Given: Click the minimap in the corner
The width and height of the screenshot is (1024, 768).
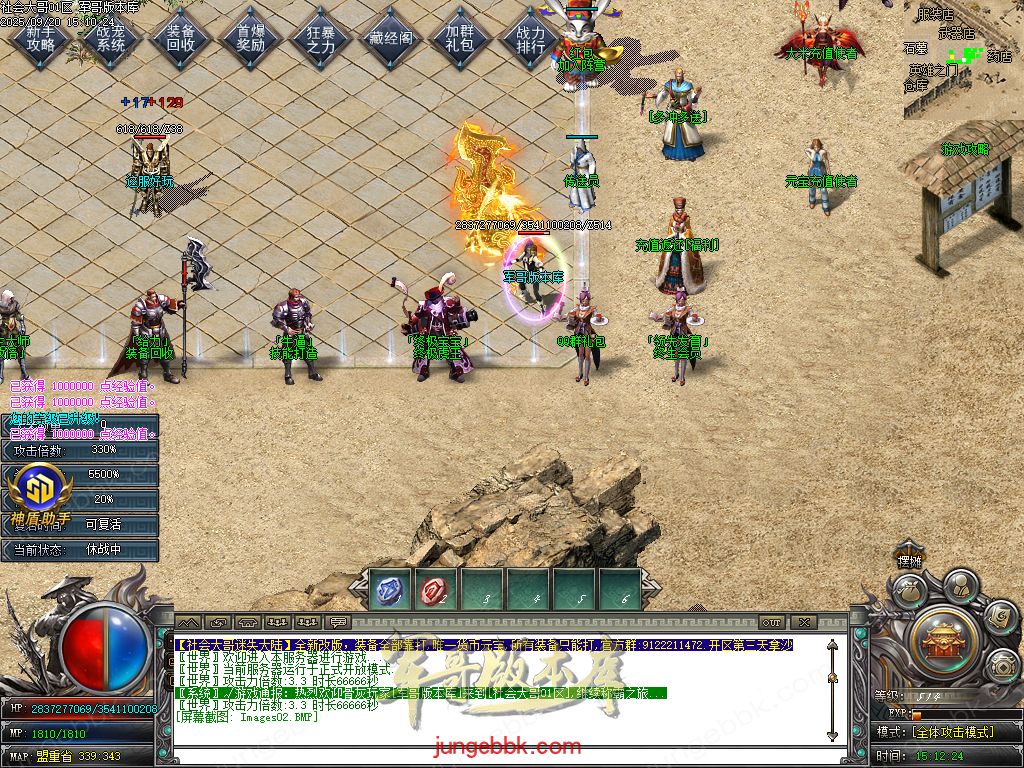Looking at the screenshot, I should click(963, 58).
